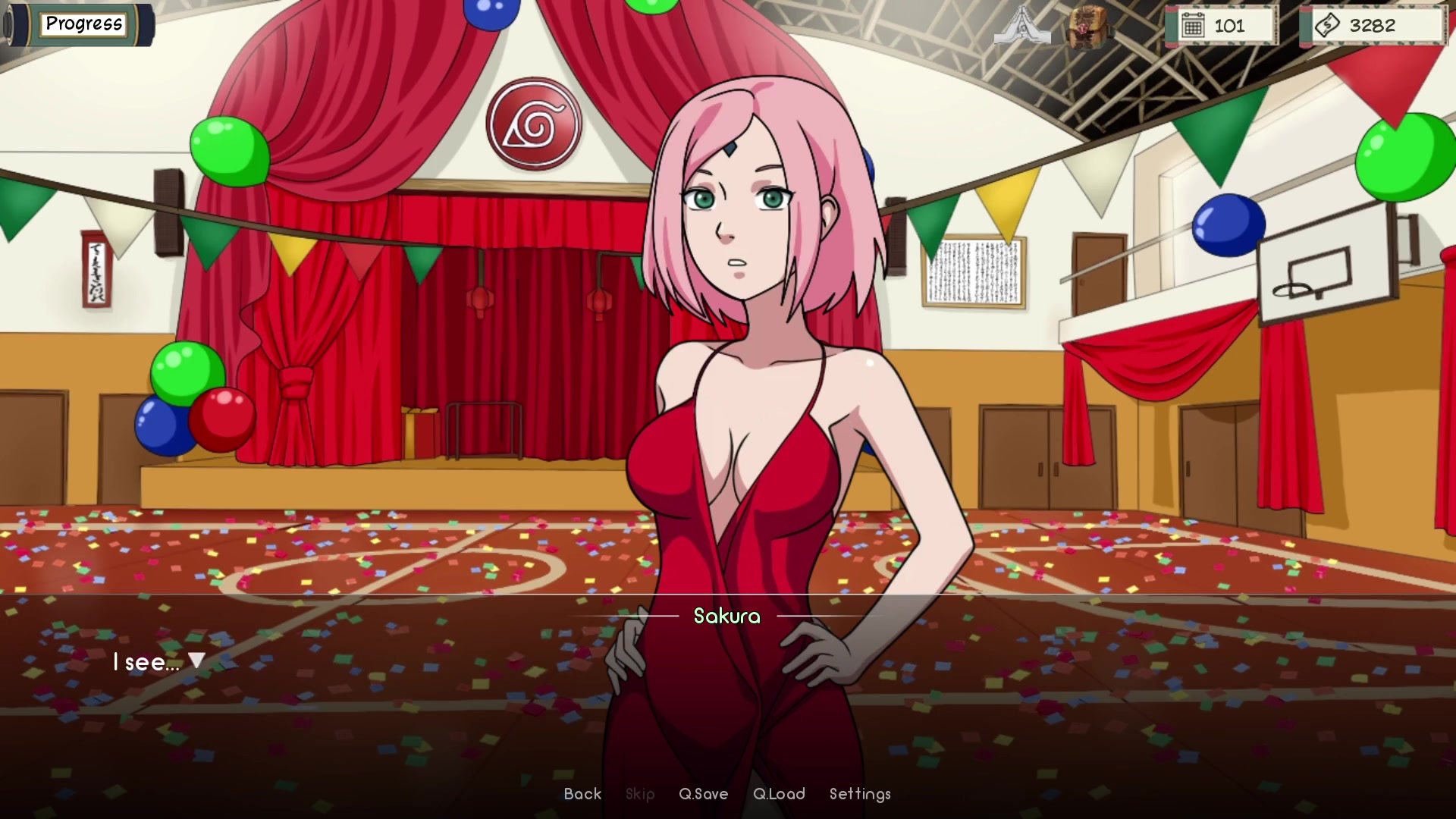Click the Konoha leaf emblem above the stage
The image size is (1456, 819).
pos(535,125)
